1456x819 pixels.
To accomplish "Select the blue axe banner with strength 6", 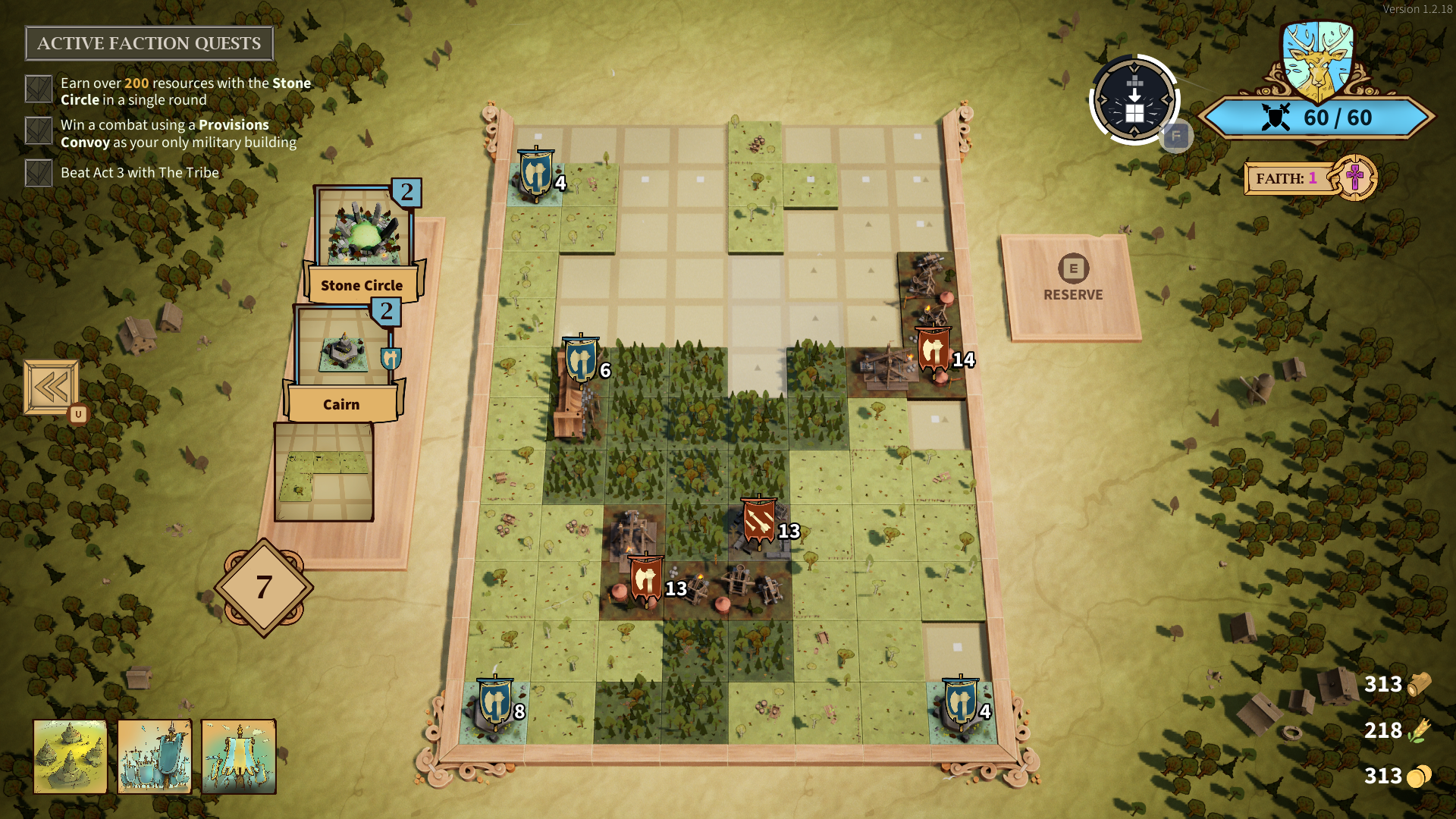I will 581,360.
